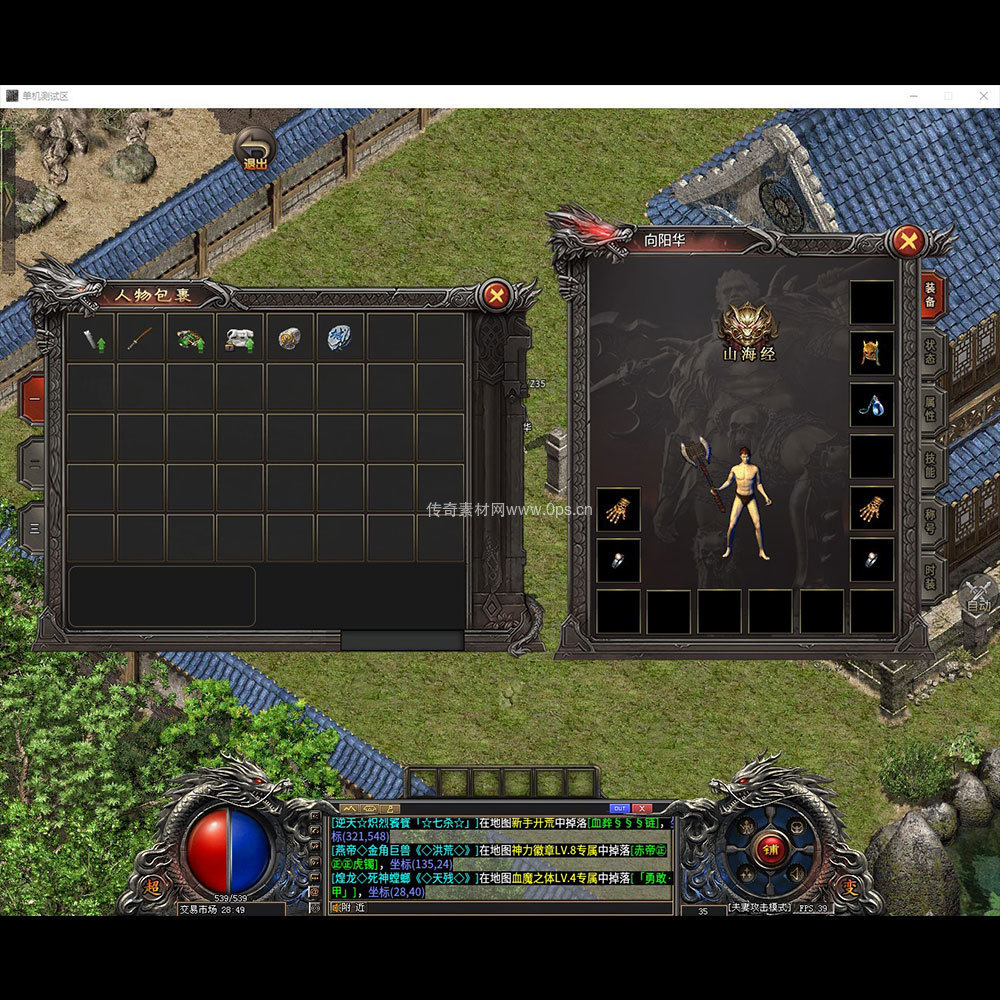Switch to the 装备 equipment tab
The image size is (1000, 1000).
(x=931, y=295)
